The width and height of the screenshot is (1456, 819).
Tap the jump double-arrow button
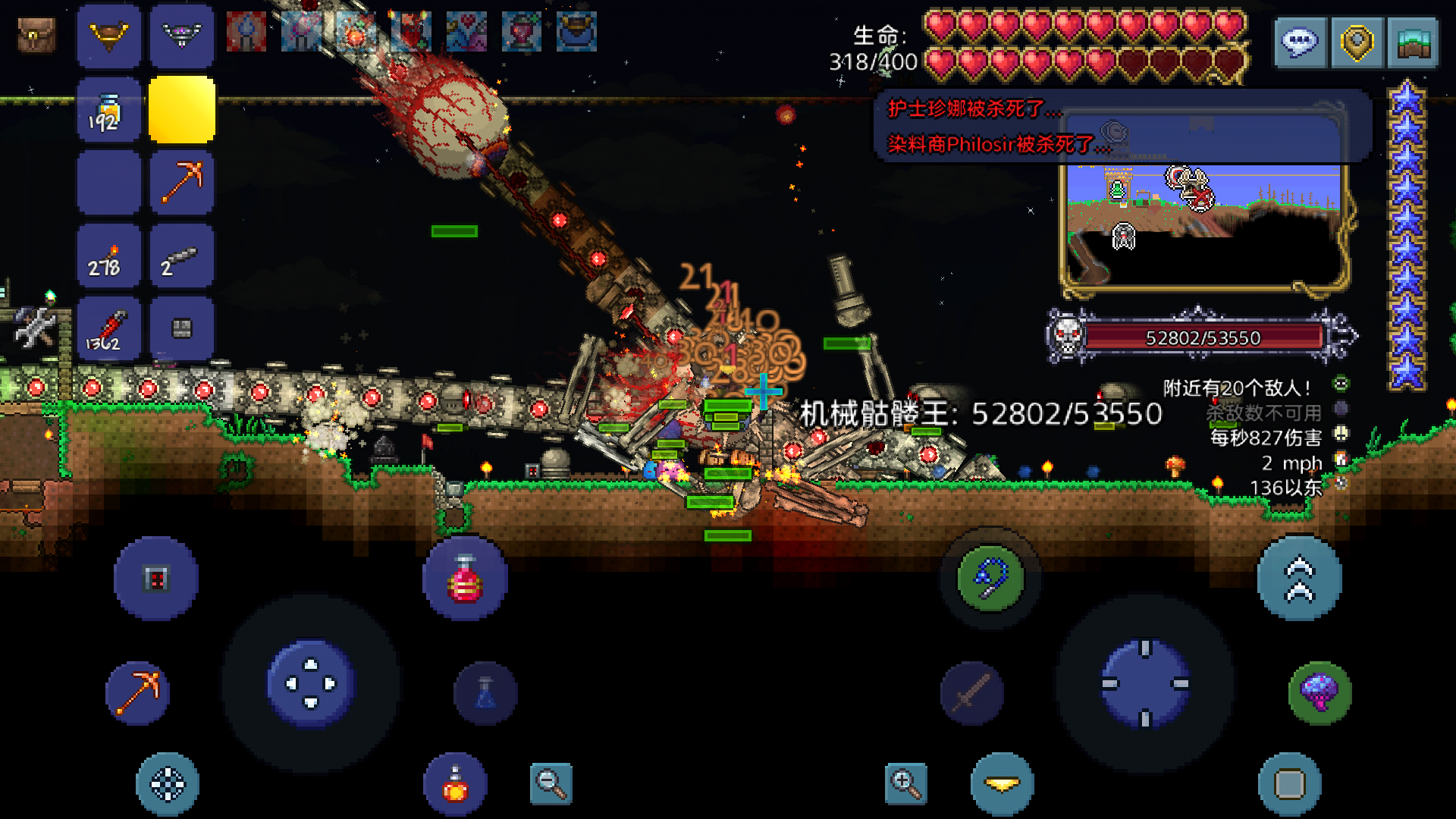pos(1299,579)
